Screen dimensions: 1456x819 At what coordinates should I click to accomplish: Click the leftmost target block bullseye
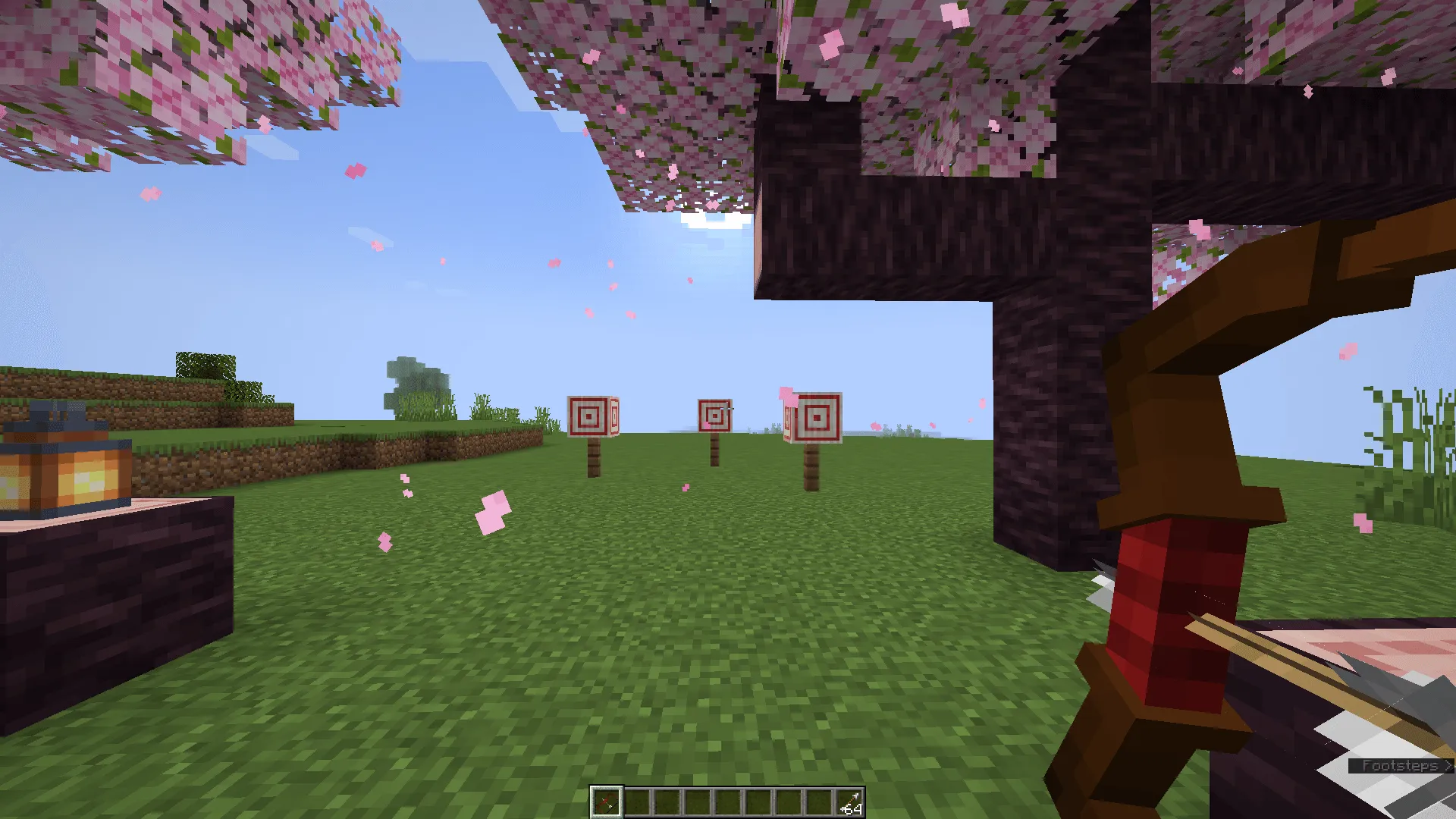click(x=590, y=416)
